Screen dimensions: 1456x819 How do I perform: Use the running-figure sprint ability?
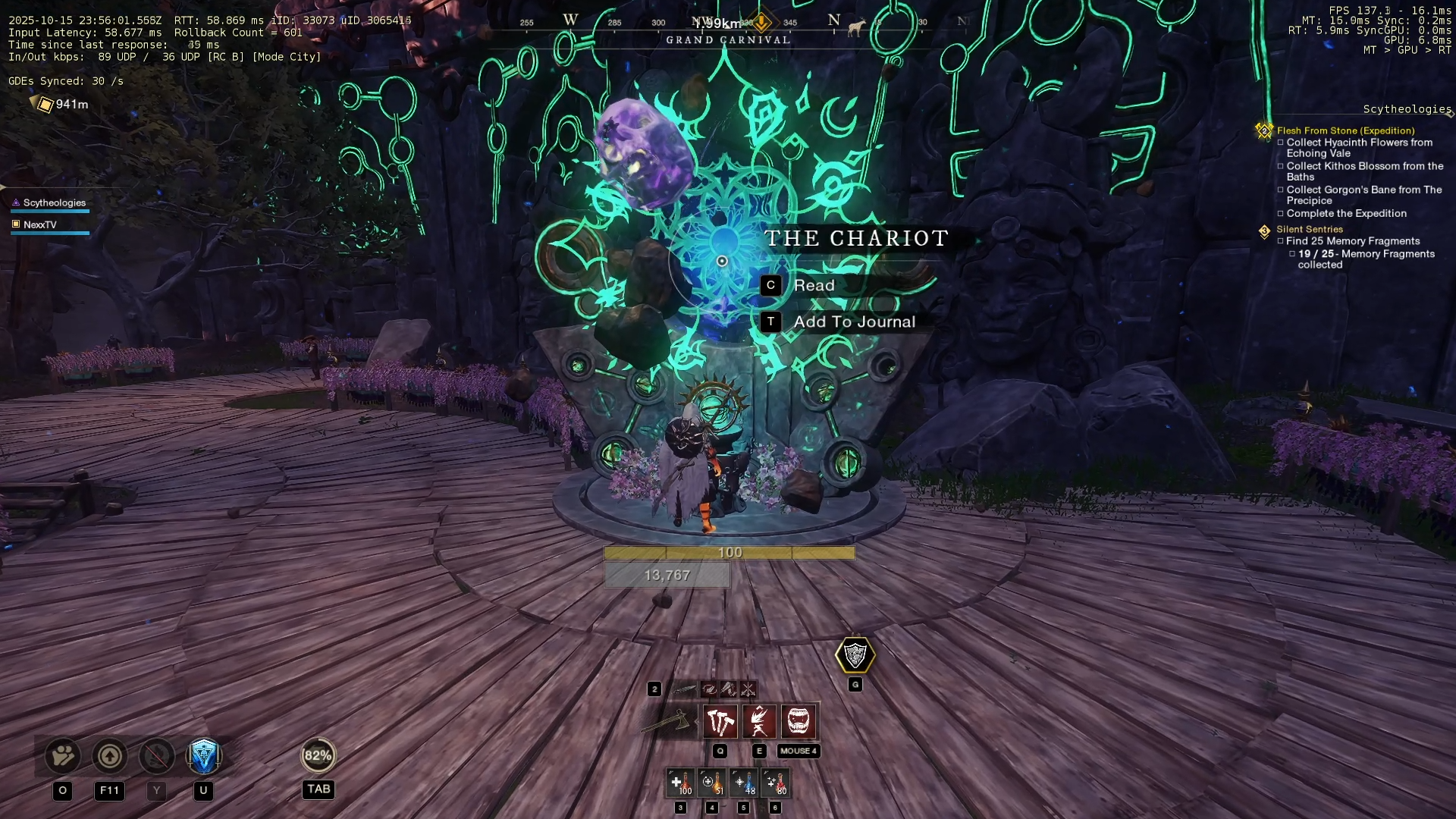pos(759,721)
